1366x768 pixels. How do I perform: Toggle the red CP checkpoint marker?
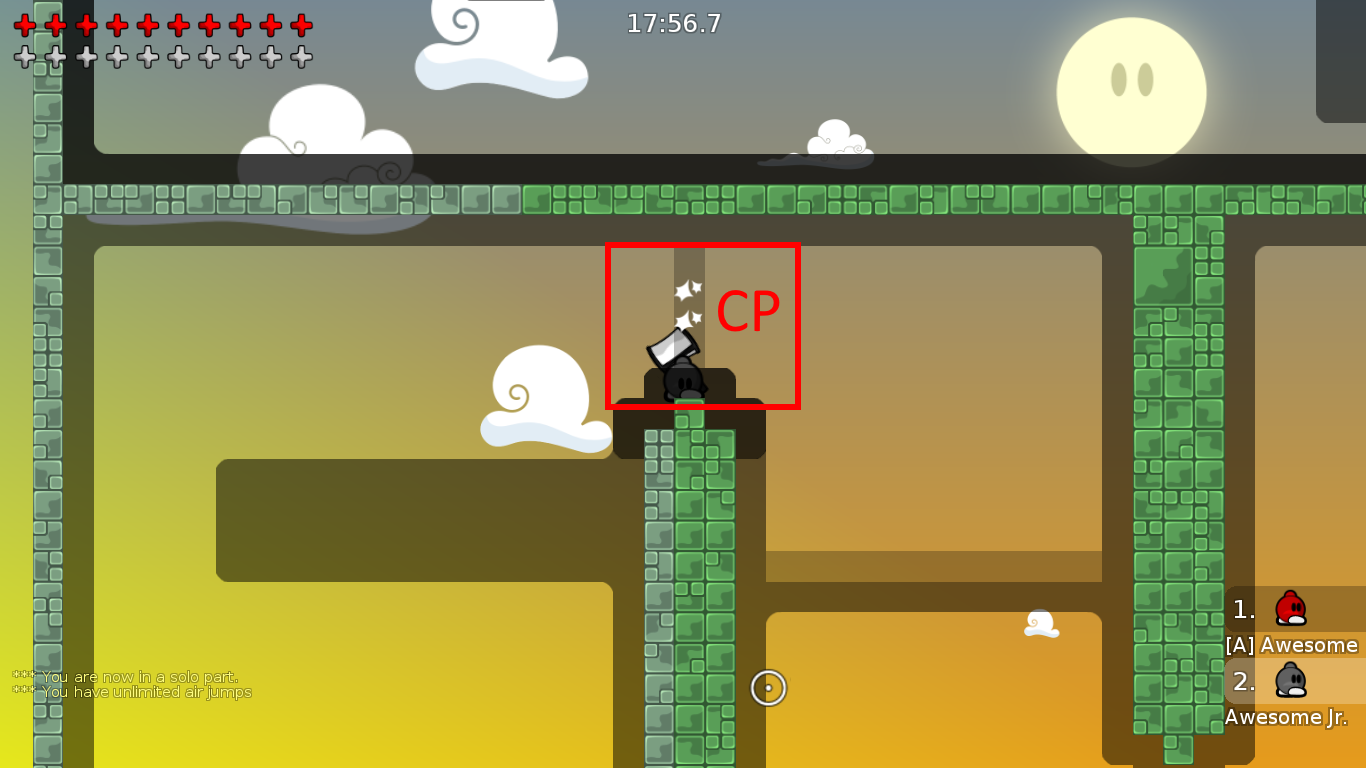click(703, 326)
